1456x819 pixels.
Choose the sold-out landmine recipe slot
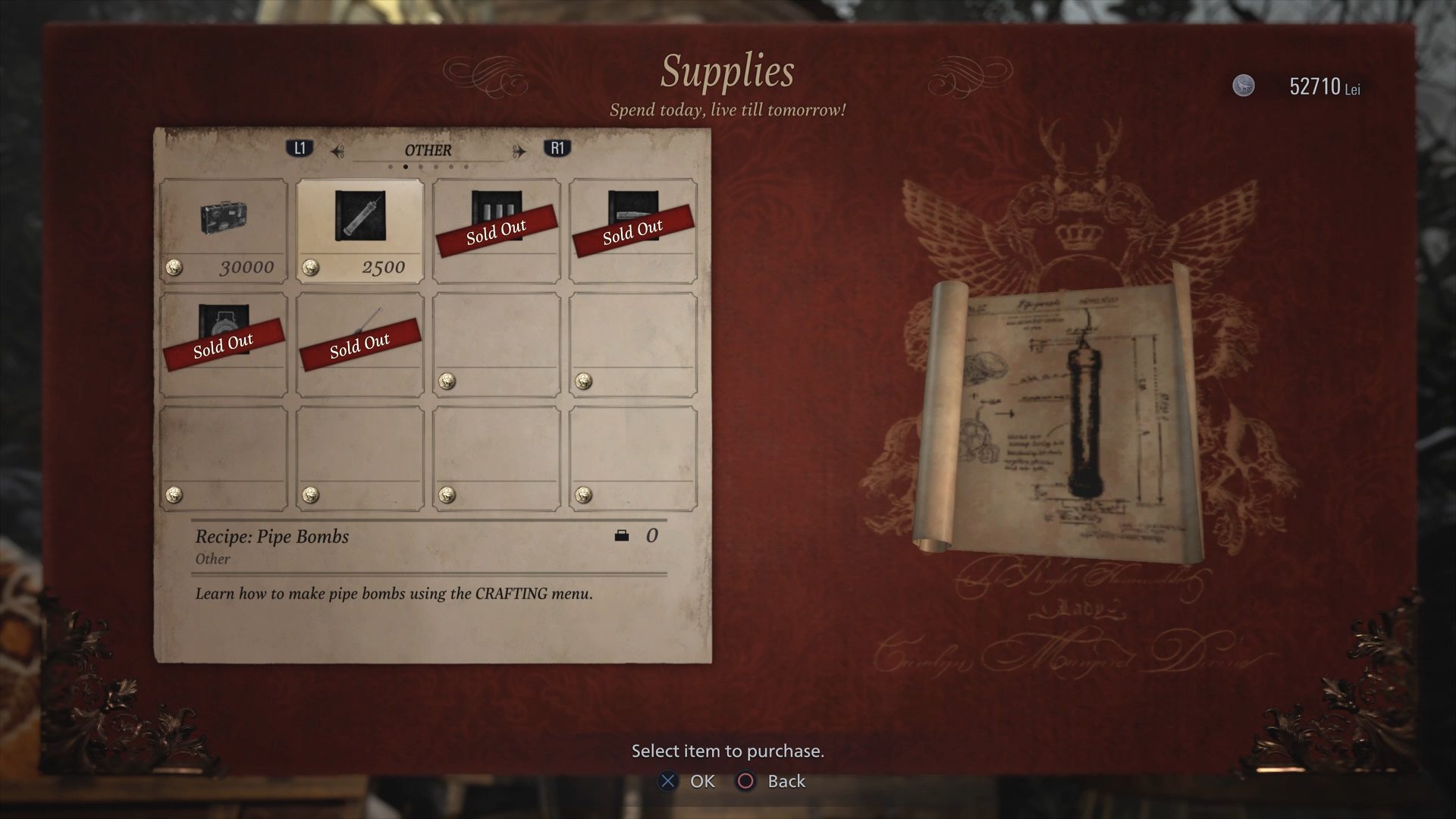point(224,344)
